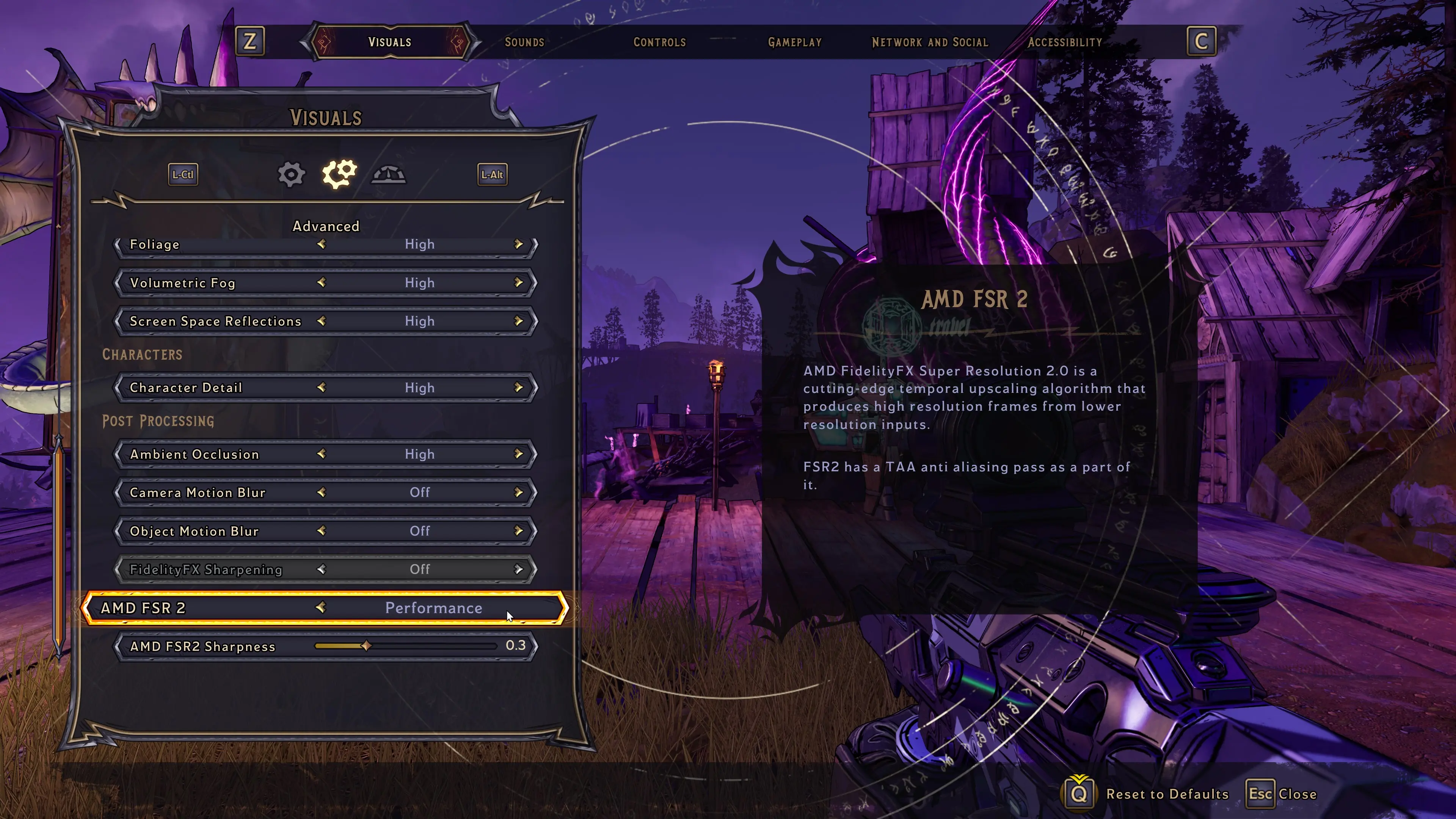Decrease Character Detail using left arrow

coord(321,388)
